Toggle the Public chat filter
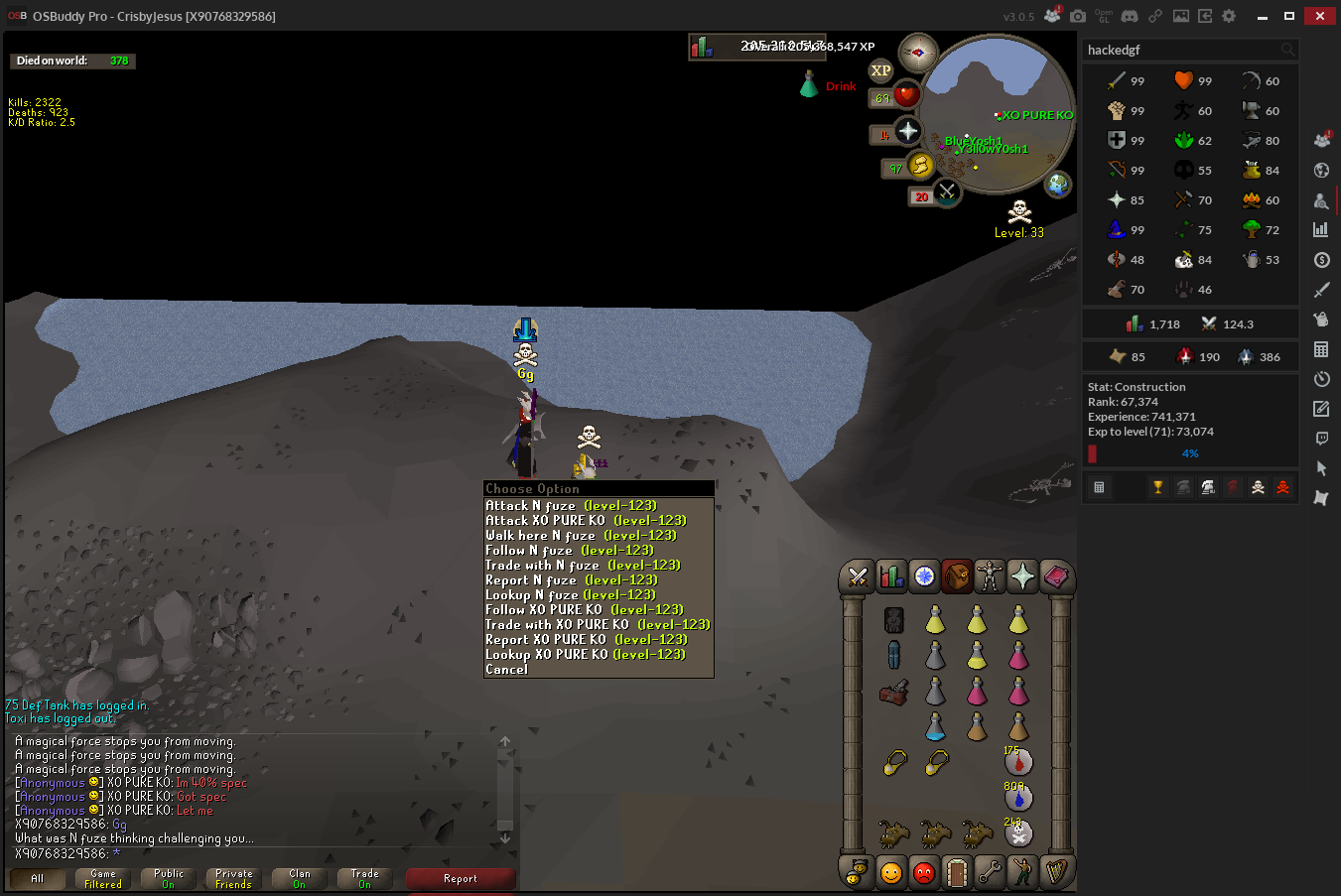This screenshot has height=896, width=1341. (x=169, y=879)
